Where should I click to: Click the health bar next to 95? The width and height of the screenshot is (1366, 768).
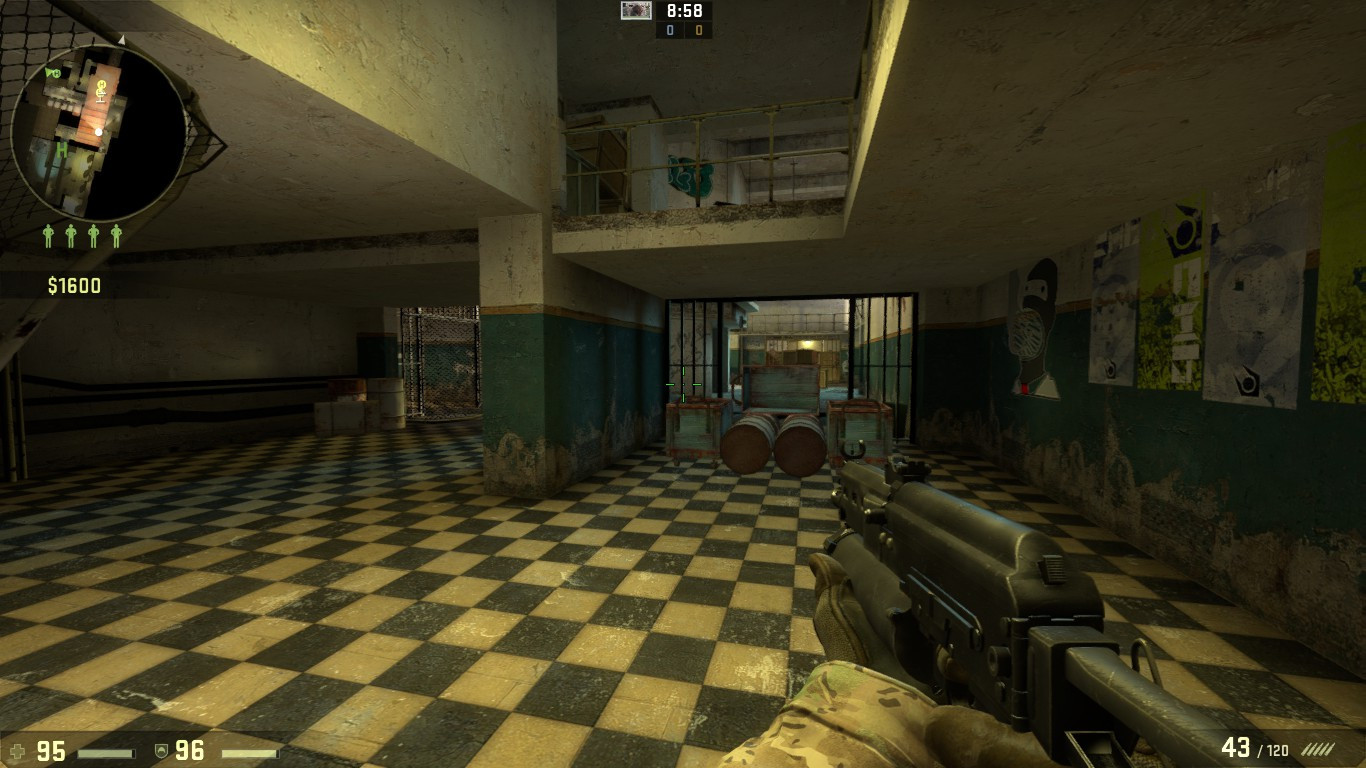(105, 753)
